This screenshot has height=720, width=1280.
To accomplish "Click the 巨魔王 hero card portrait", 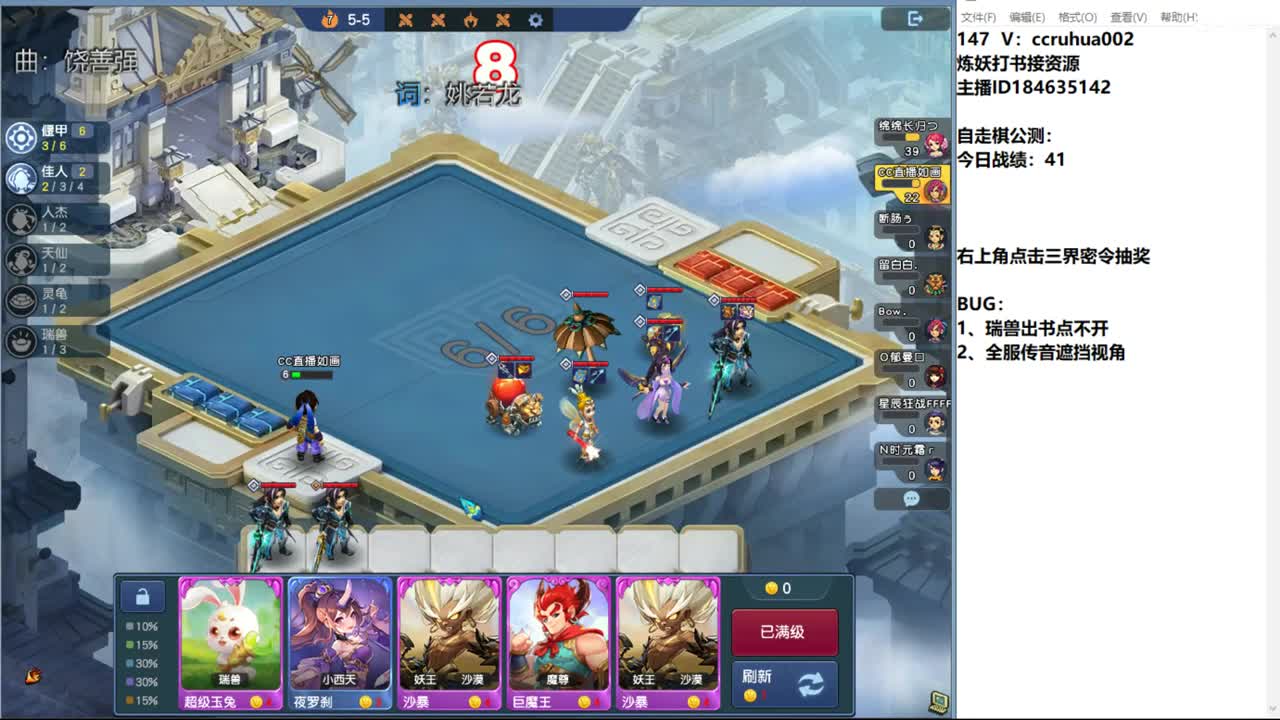I will pyautogui.click(x=557, y=630).
